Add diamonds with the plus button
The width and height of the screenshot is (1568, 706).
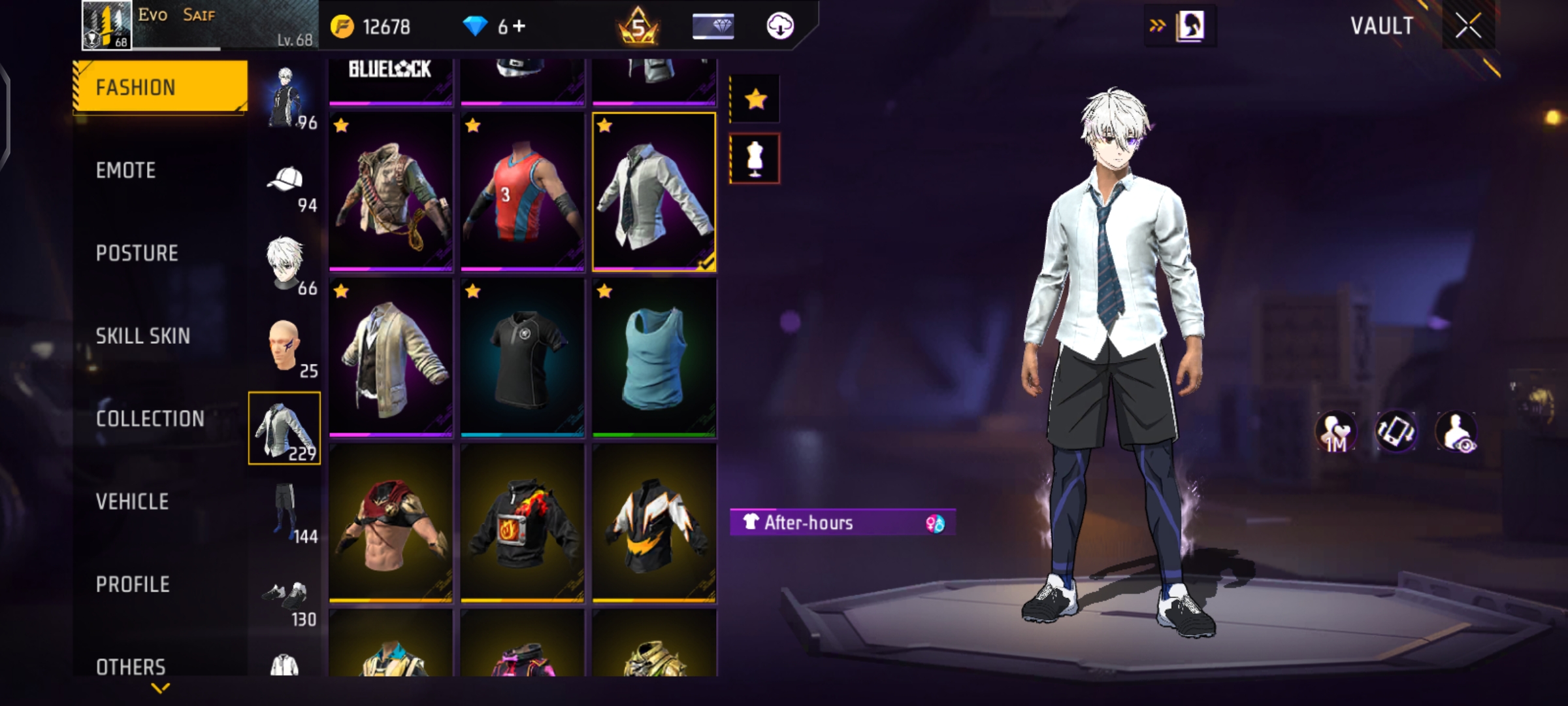[x=519, y=26]
